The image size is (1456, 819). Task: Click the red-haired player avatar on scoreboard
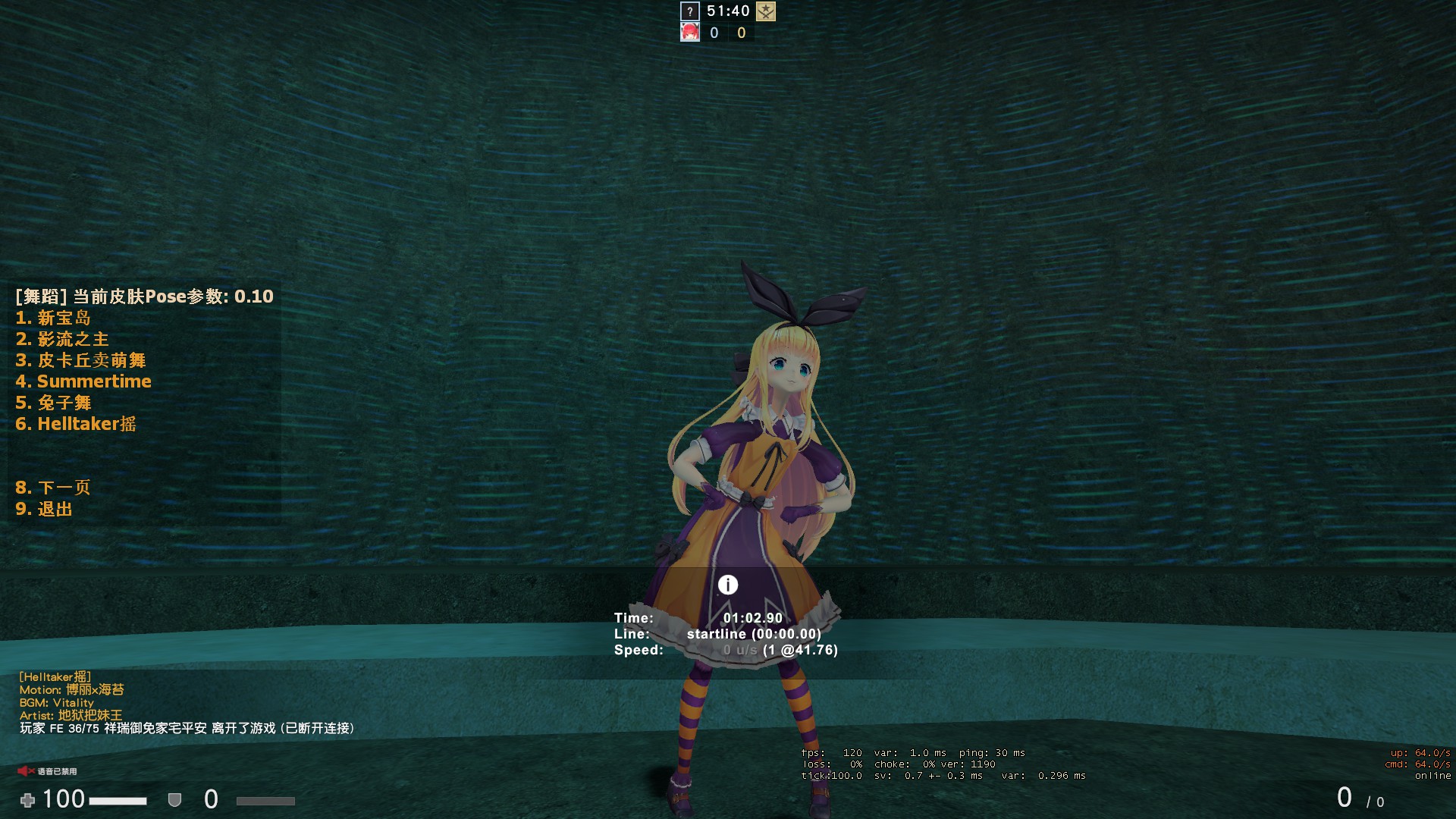(690, 32)
